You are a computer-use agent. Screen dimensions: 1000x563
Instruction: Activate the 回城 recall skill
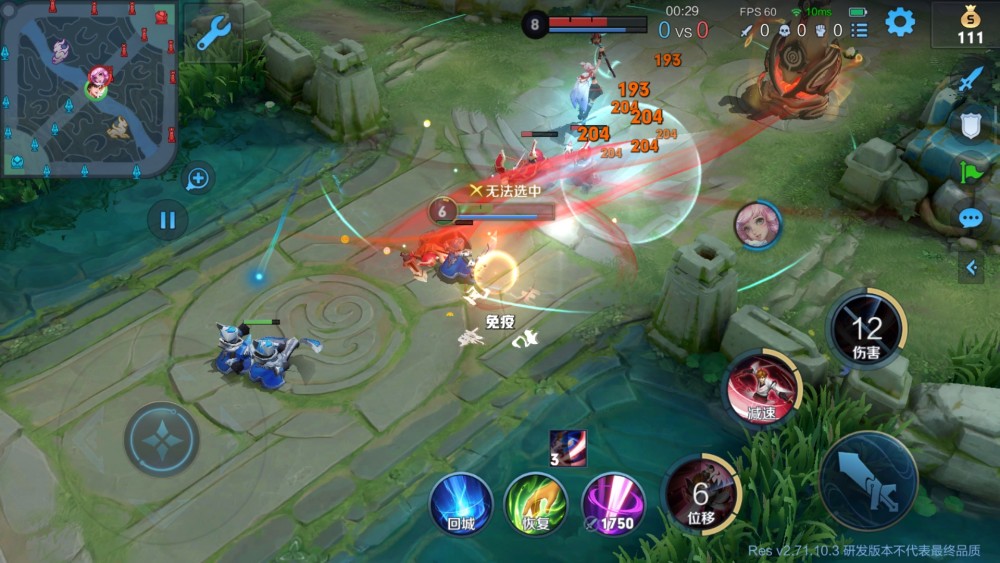pos(461,503)
